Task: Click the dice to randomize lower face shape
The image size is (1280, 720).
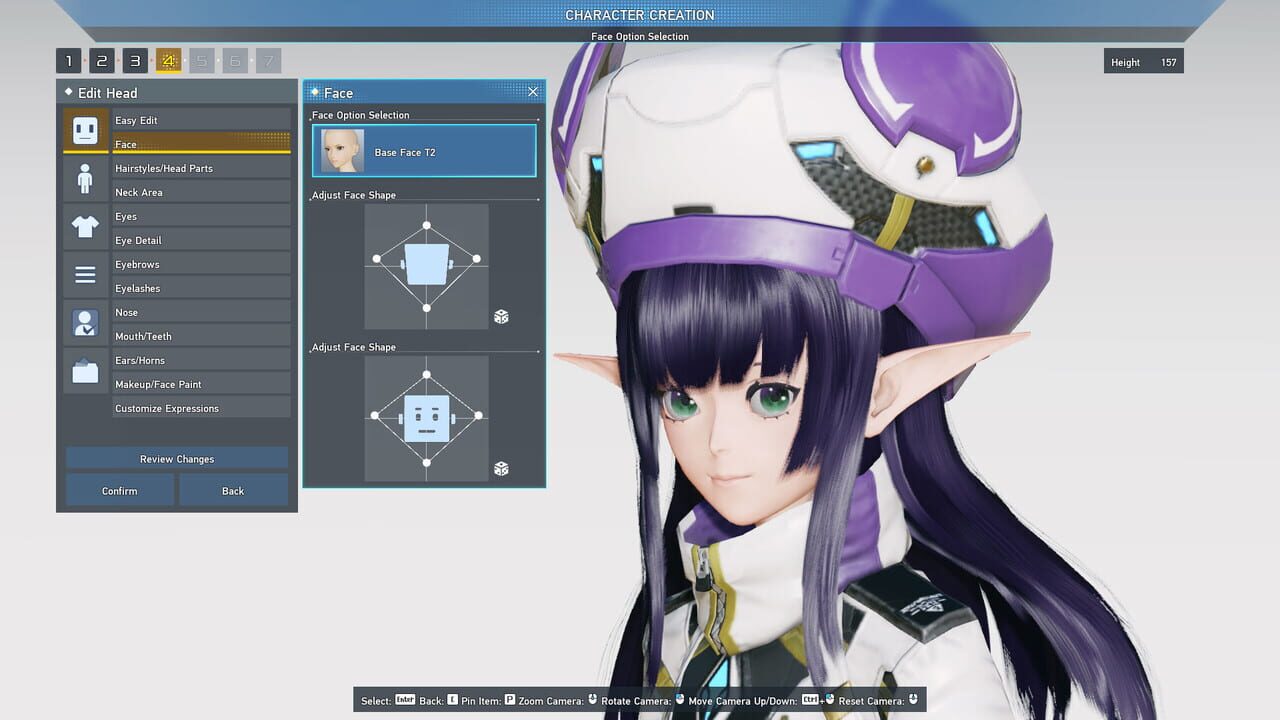Action: 500,468
